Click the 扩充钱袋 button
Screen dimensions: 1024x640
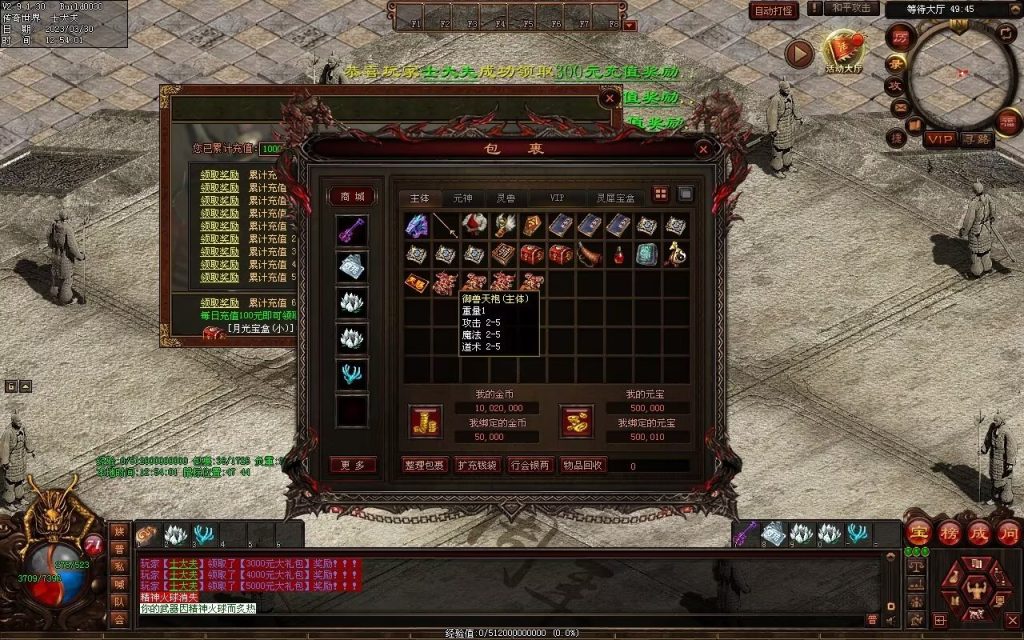(x=477, y=465)
